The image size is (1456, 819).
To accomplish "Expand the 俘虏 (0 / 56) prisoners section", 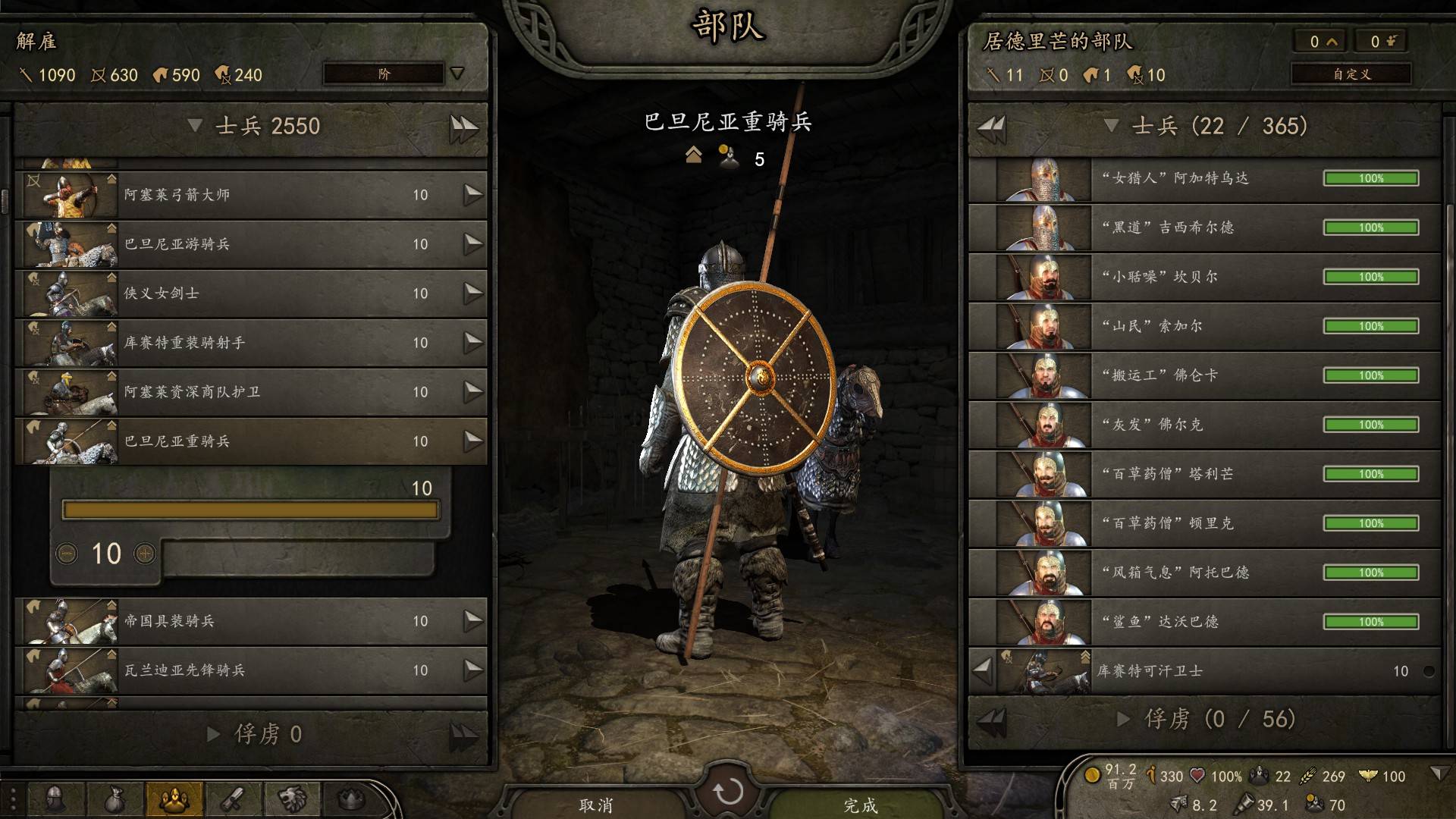I will (1124, 719).
